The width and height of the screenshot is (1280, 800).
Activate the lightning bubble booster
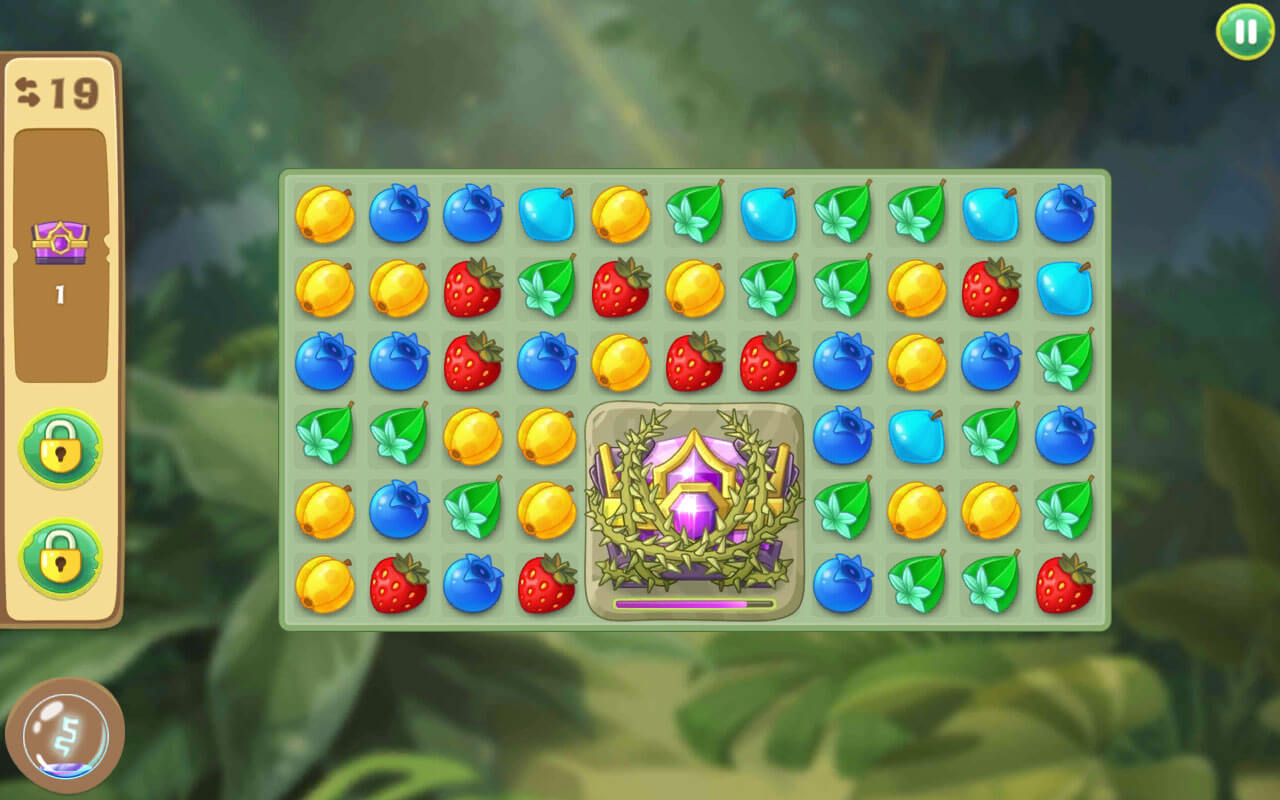tap(65, 737)
